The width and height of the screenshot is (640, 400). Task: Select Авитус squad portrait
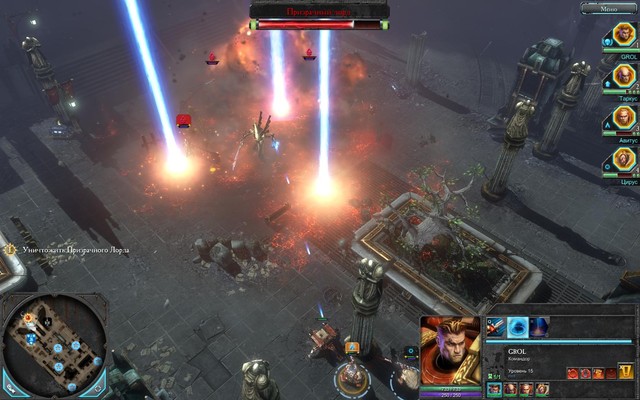click(621, 119)
